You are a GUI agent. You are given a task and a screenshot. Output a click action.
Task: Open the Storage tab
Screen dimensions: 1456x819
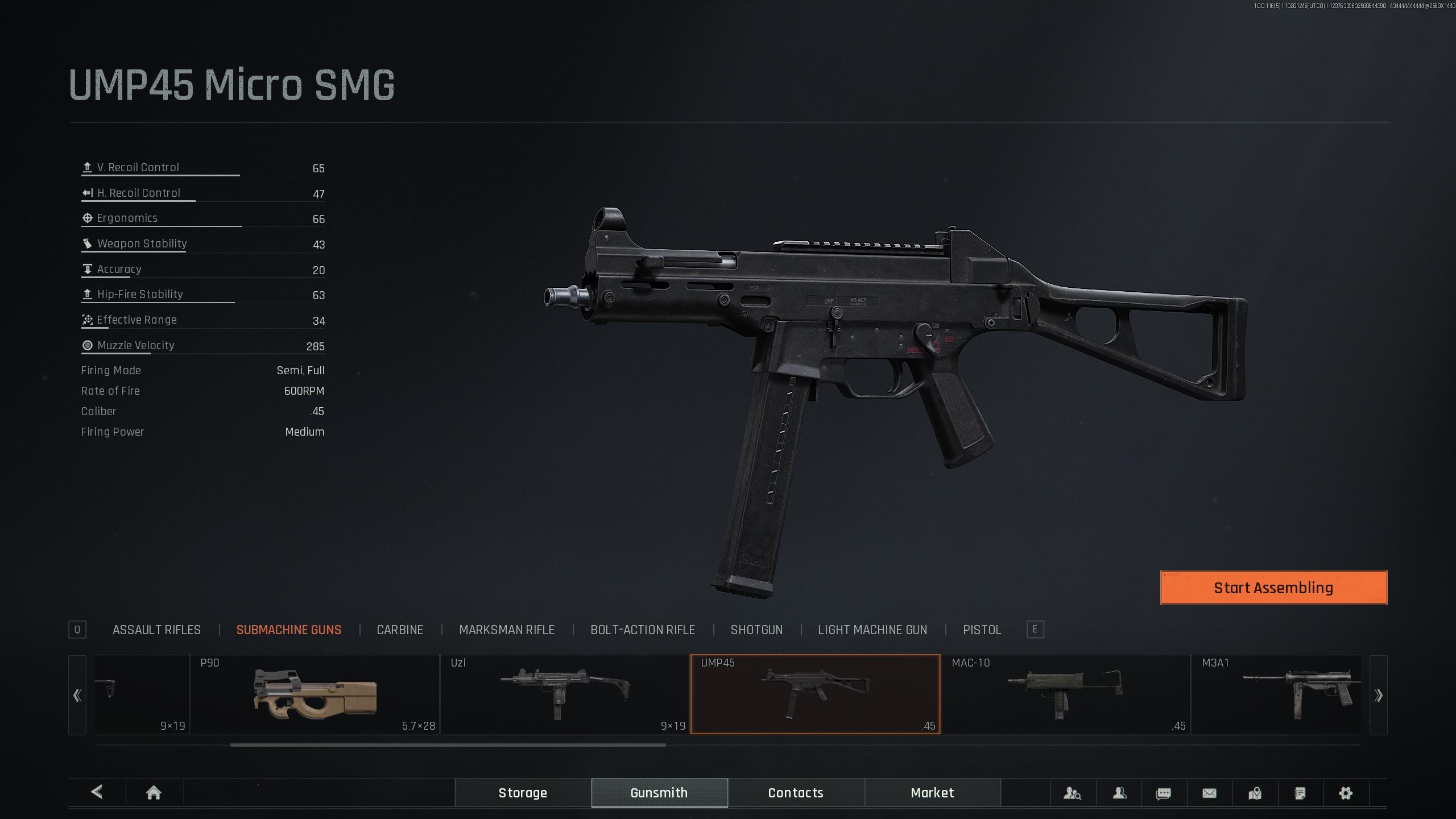click(x=523, y=793)
